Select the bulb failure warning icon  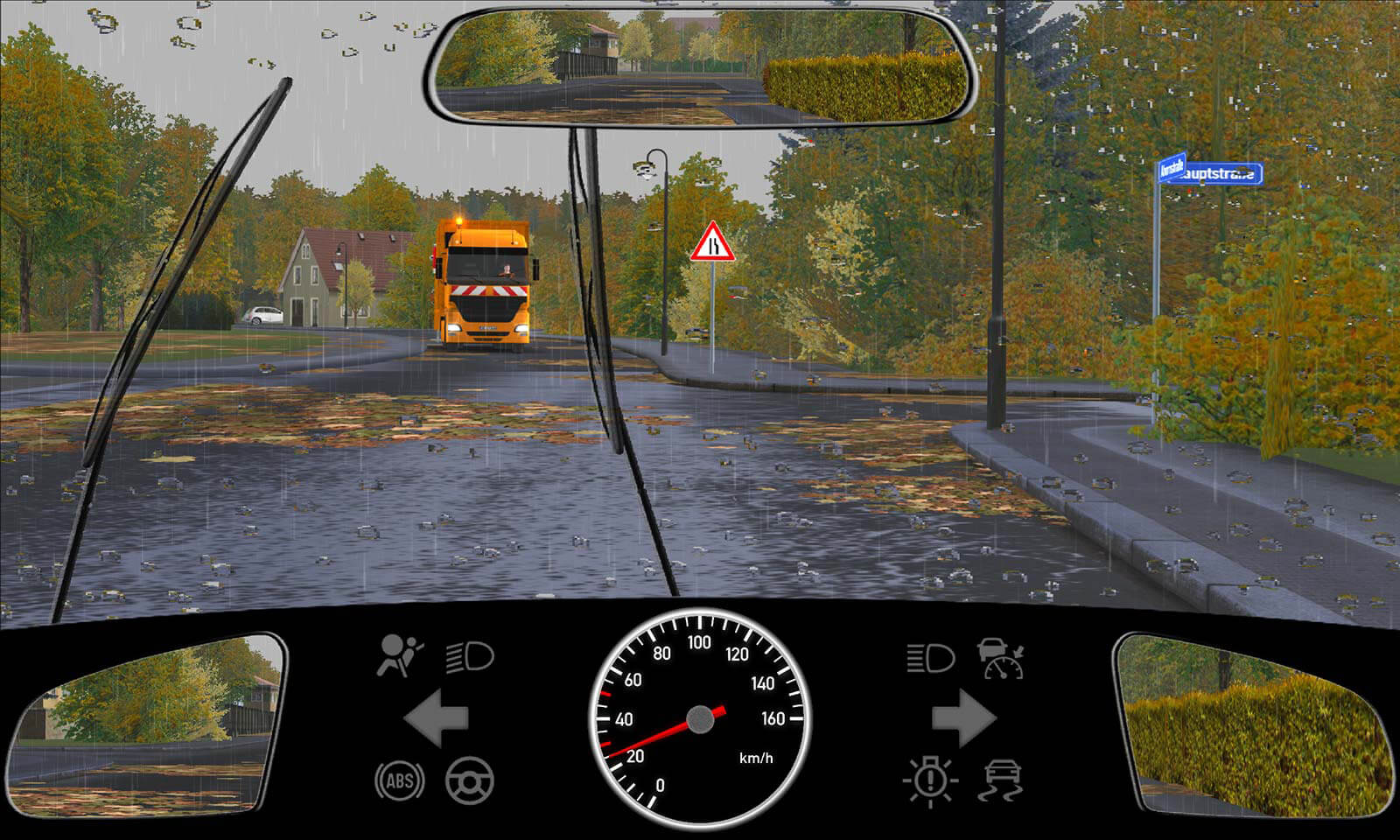point(929,780)
